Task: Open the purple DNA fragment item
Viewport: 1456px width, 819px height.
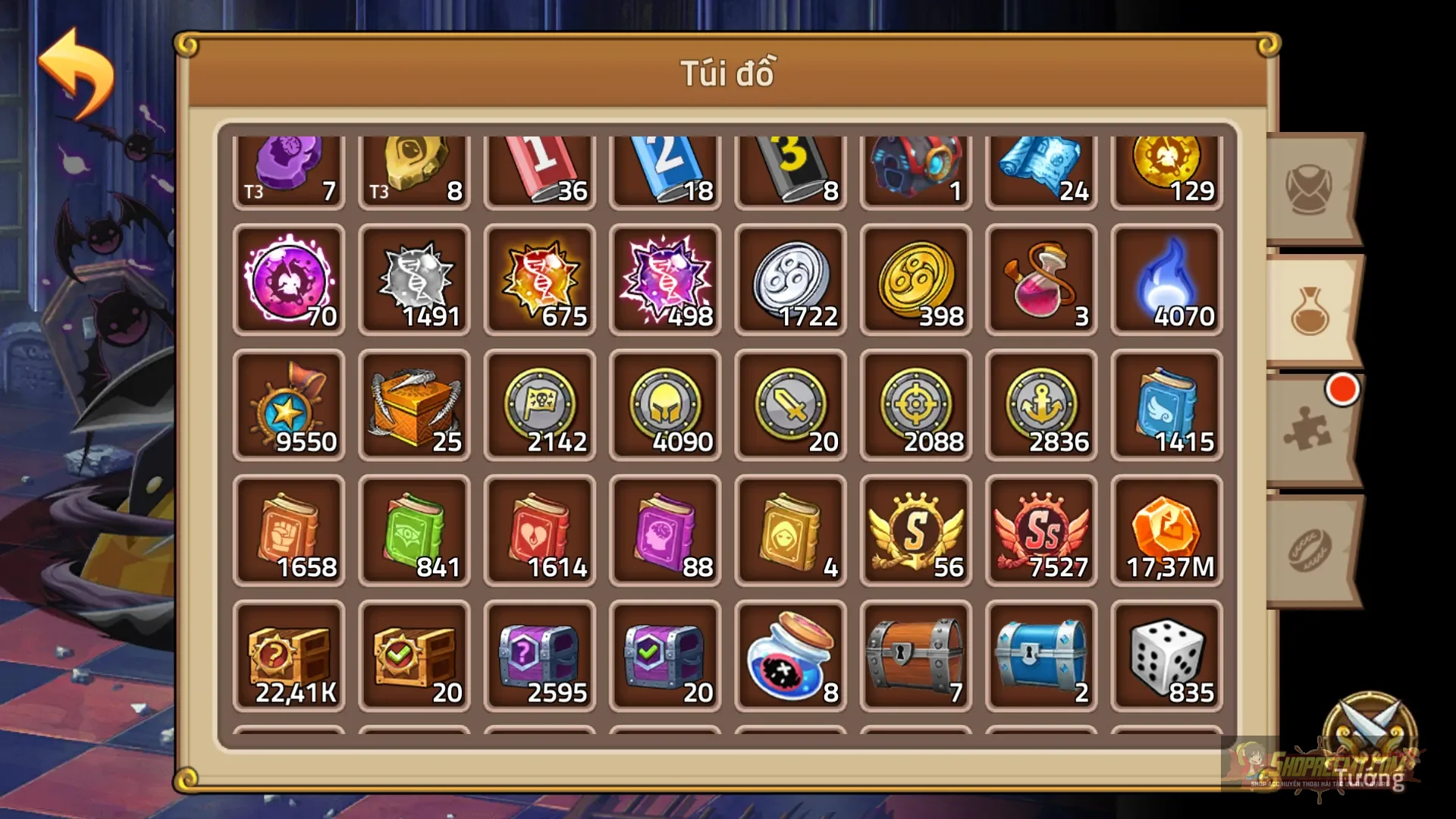Action: coord(664,282)
